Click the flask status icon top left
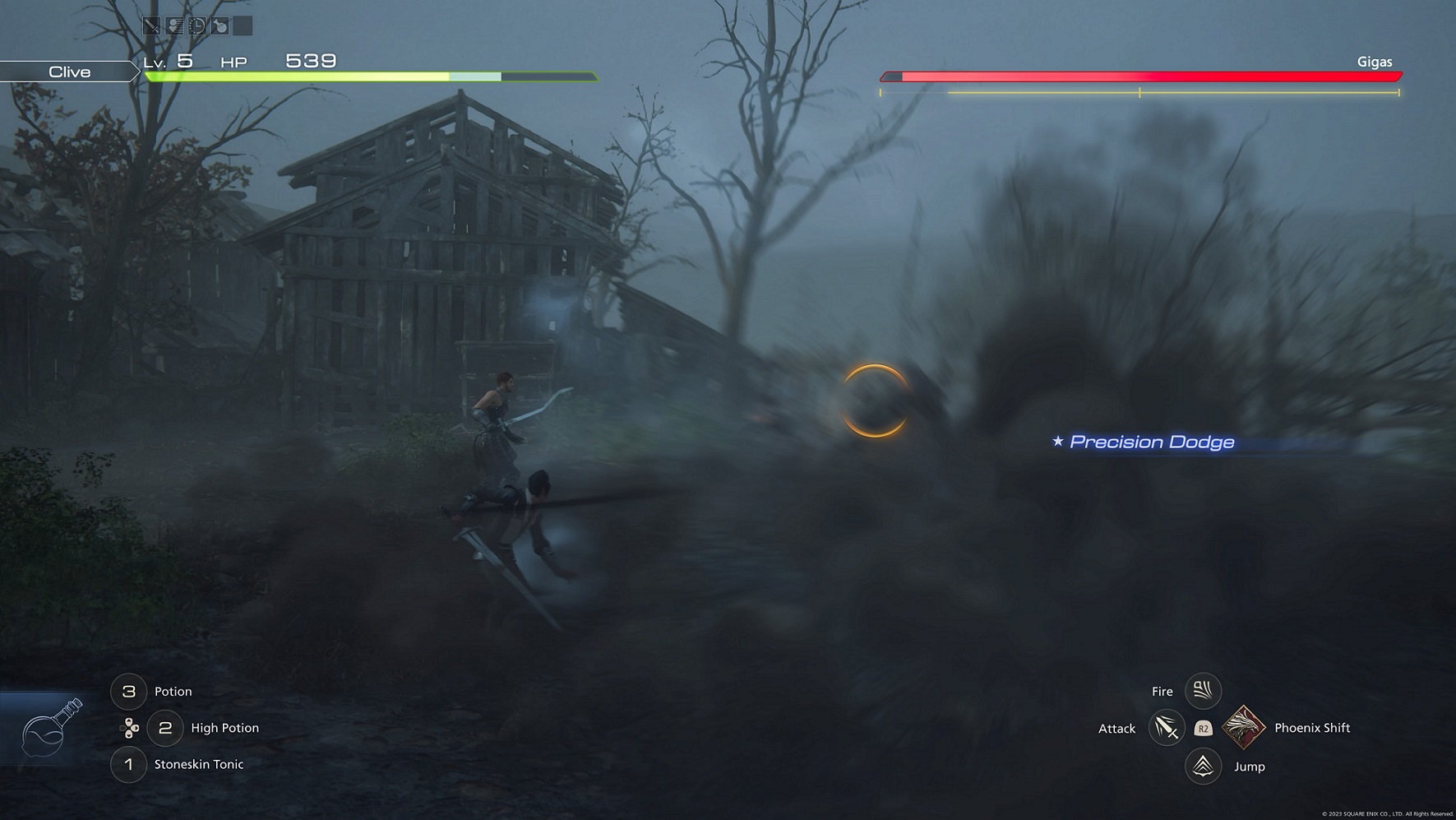1456x820 pixels. 220,25
